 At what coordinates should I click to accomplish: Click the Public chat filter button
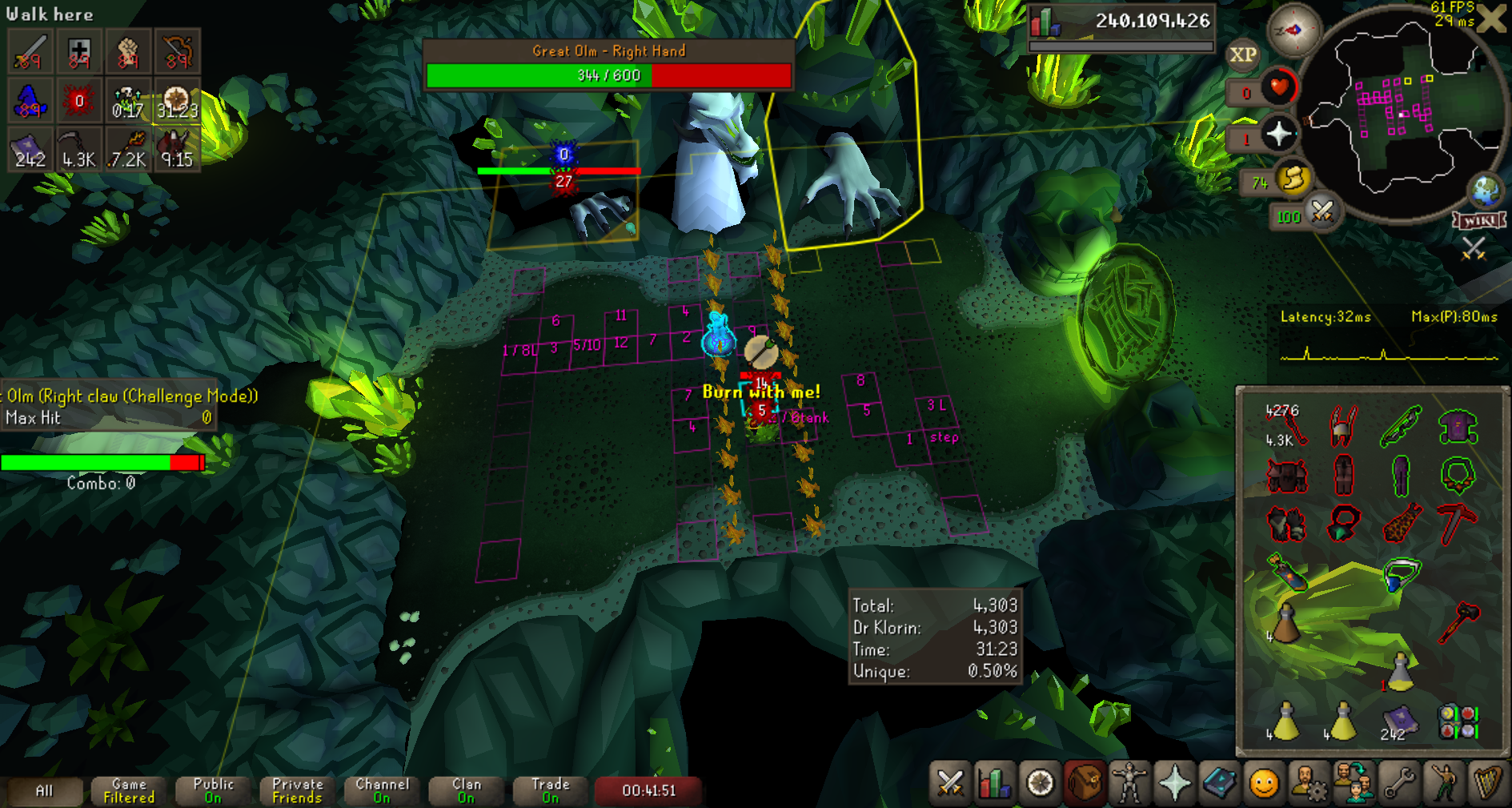pos(213,790)
